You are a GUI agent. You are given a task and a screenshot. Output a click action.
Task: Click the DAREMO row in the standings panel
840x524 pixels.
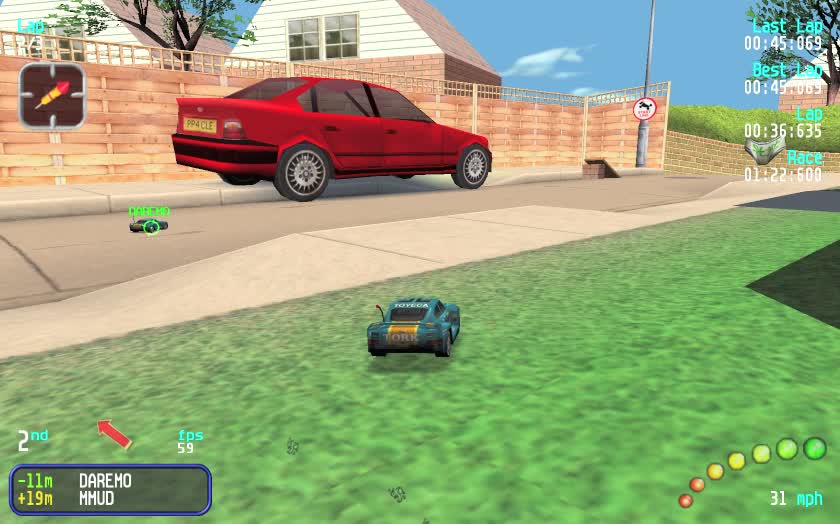[x=110, y=481]
